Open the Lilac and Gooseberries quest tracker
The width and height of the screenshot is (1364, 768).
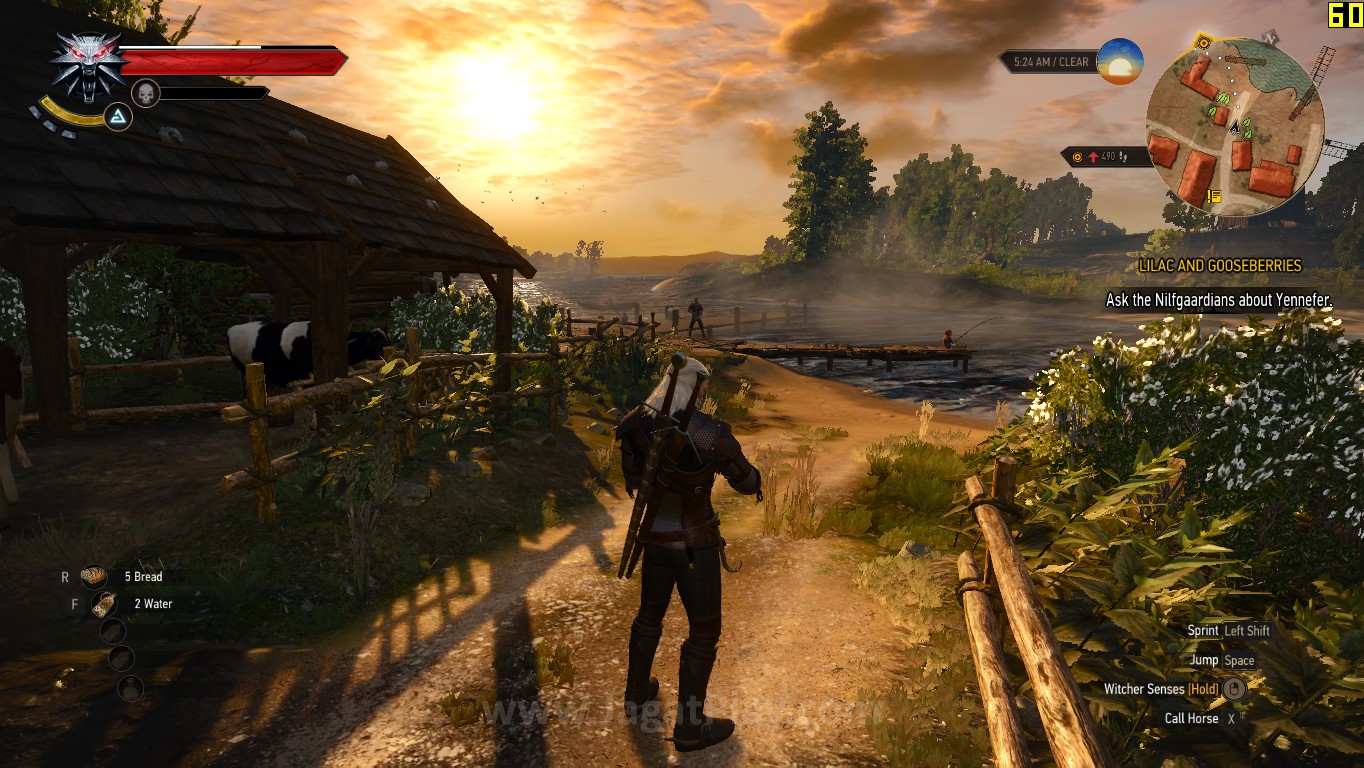pos(1219,266)
